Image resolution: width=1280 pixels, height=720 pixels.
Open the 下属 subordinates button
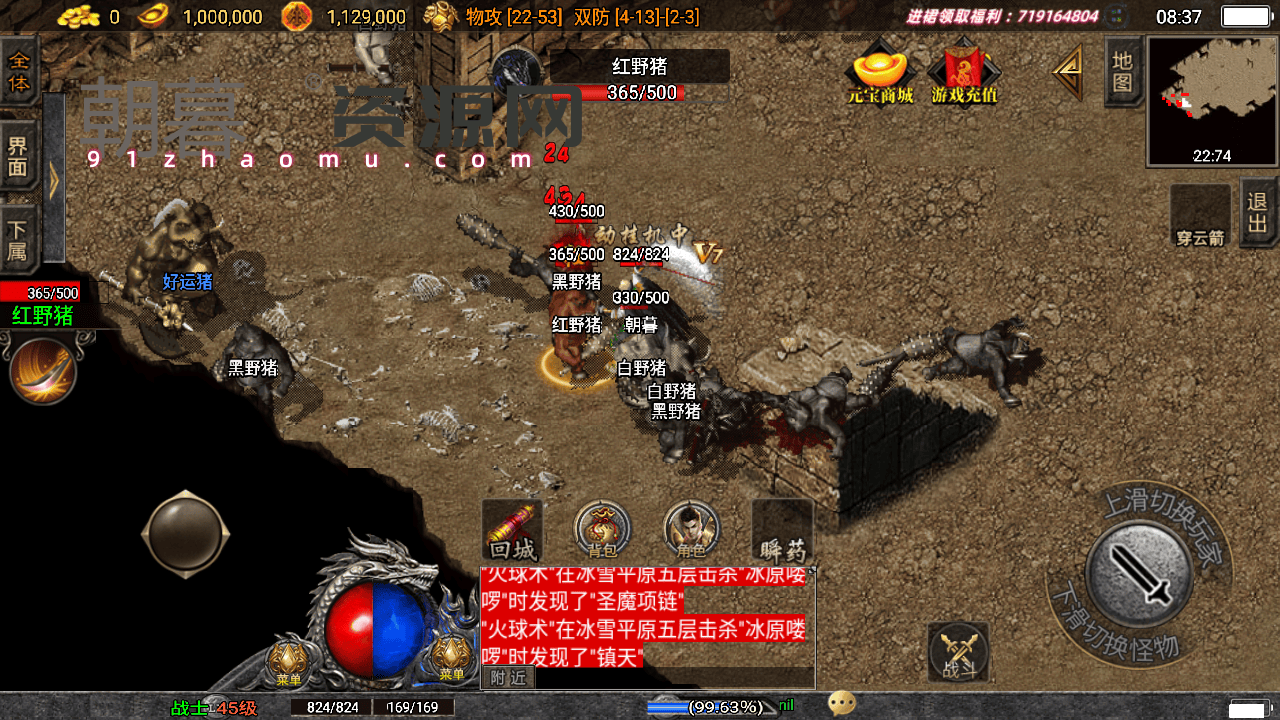click(x=19, y=238)
